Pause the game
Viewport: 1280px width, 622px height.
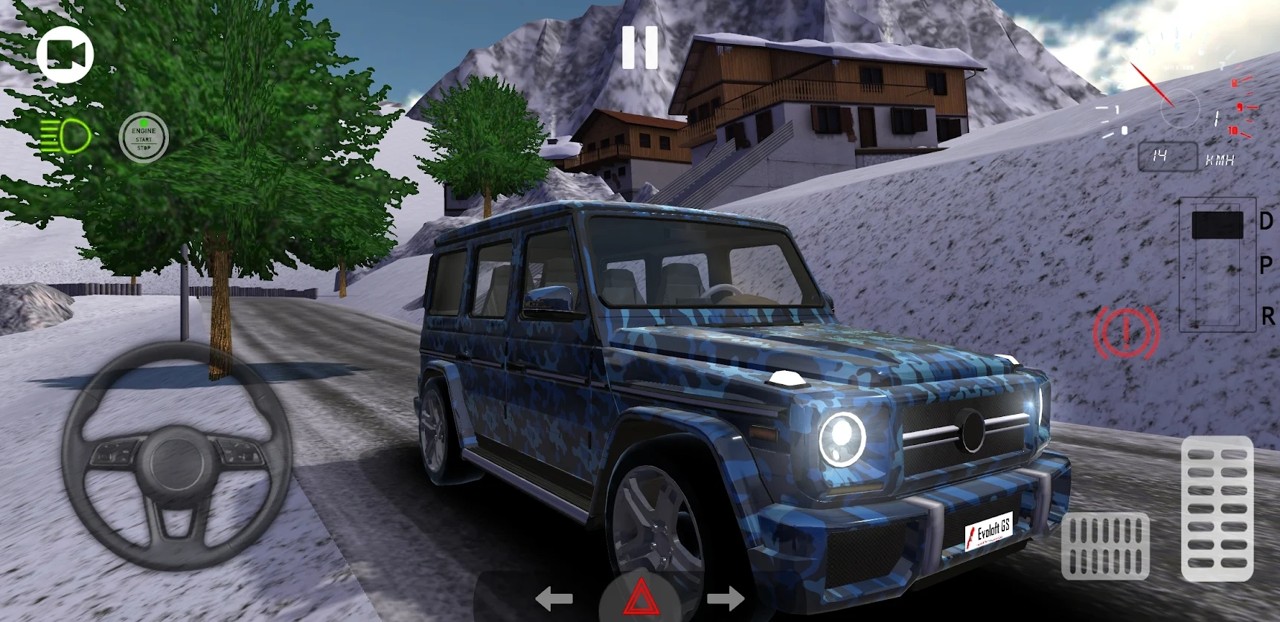pos(639,47)
